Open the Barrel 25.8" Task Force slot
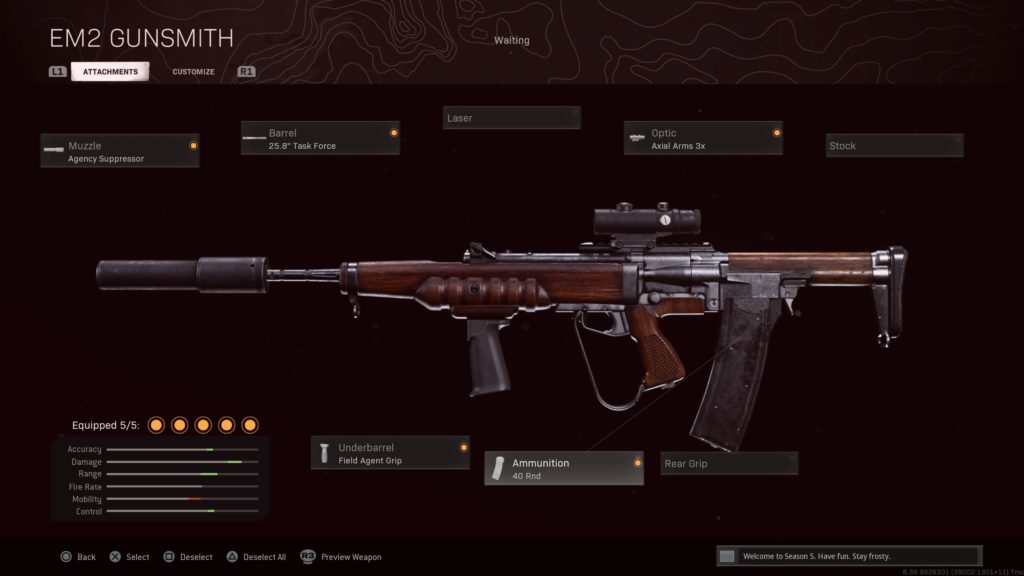Image resolution: width=1024 pixels, height=576 pixels. coord(320,138)
